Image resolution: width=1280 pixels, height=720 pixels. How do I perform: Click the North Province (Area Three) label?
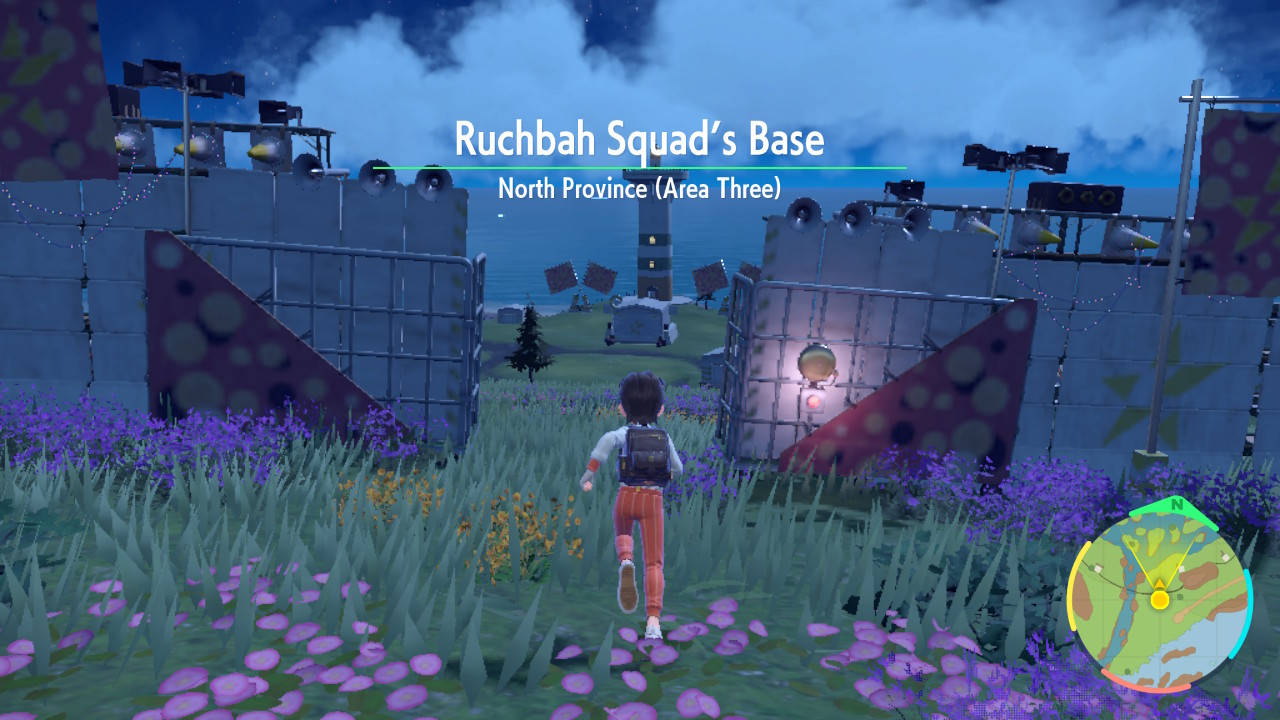(640, 188)
